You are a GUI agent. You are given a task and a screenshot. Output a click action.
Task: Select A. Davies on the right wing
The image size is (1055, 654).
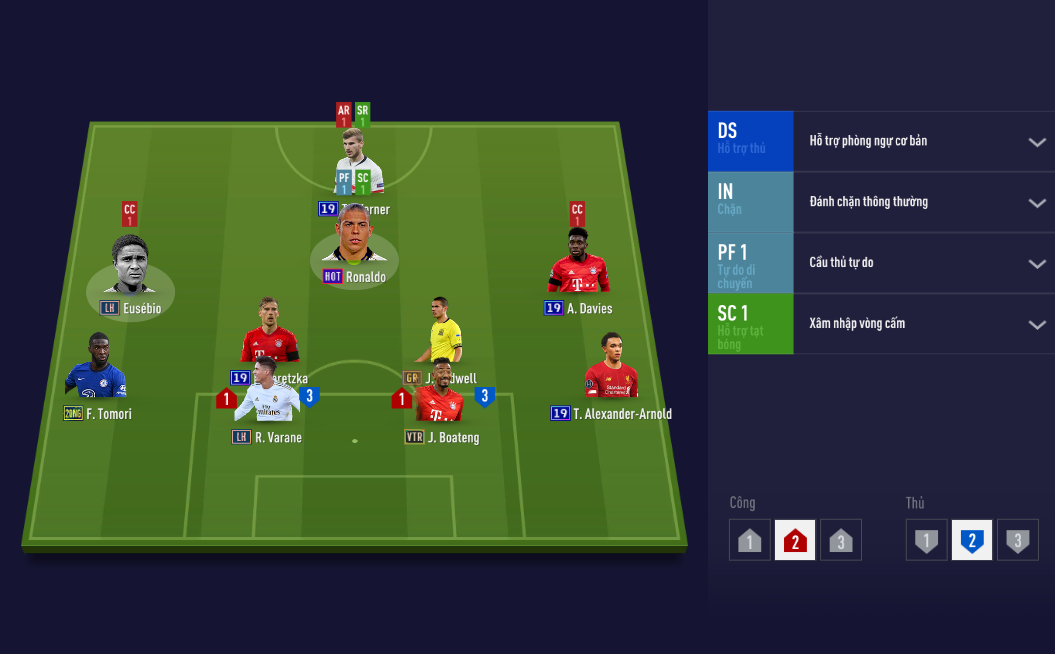[x=579, y=265]
